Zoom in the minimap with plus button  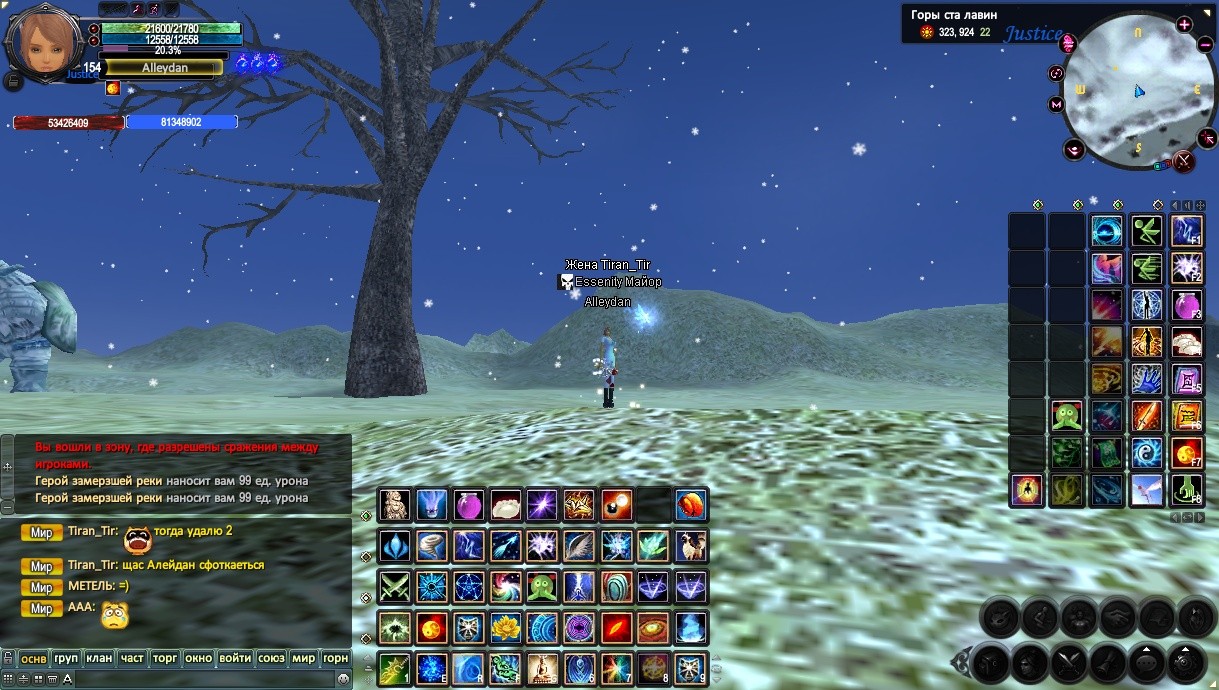1184,25
